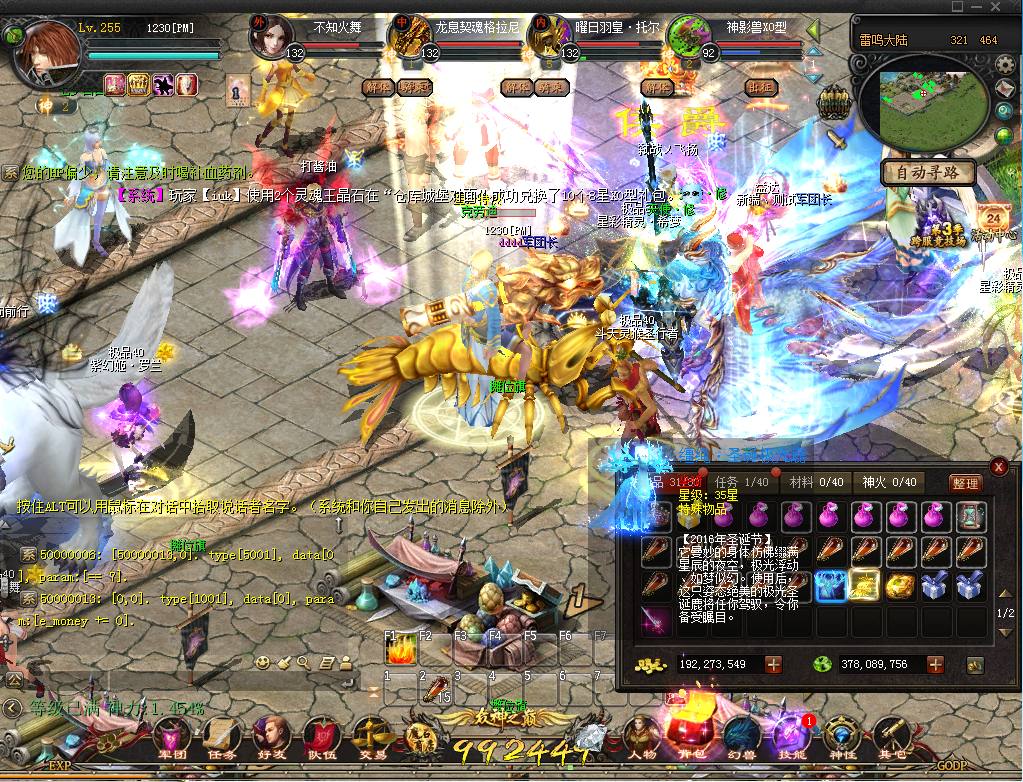Select the hourglass item in the bag
Screen dimensions: 1023x782
pos(970,517)
